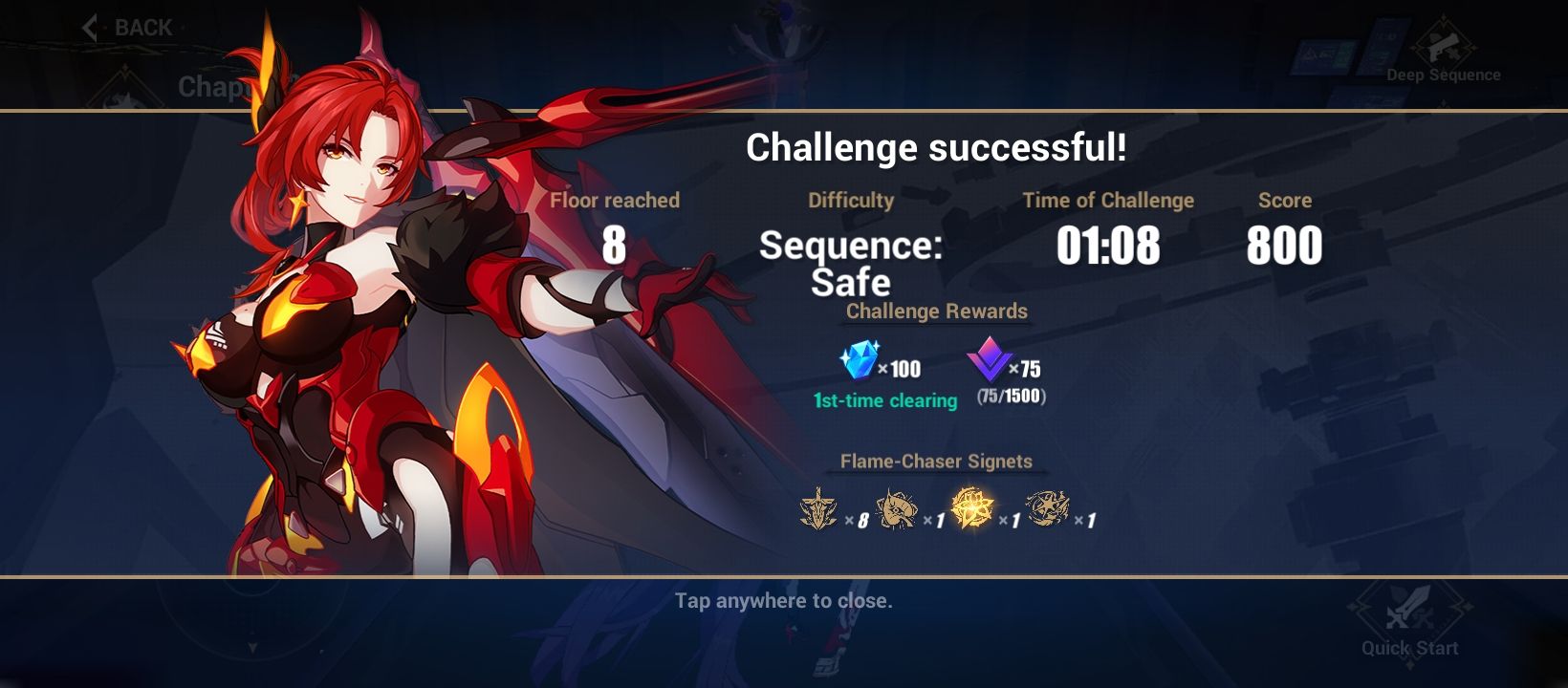
Task: Select the Flame-Chaser Signets header
Action: pos(937,462)
